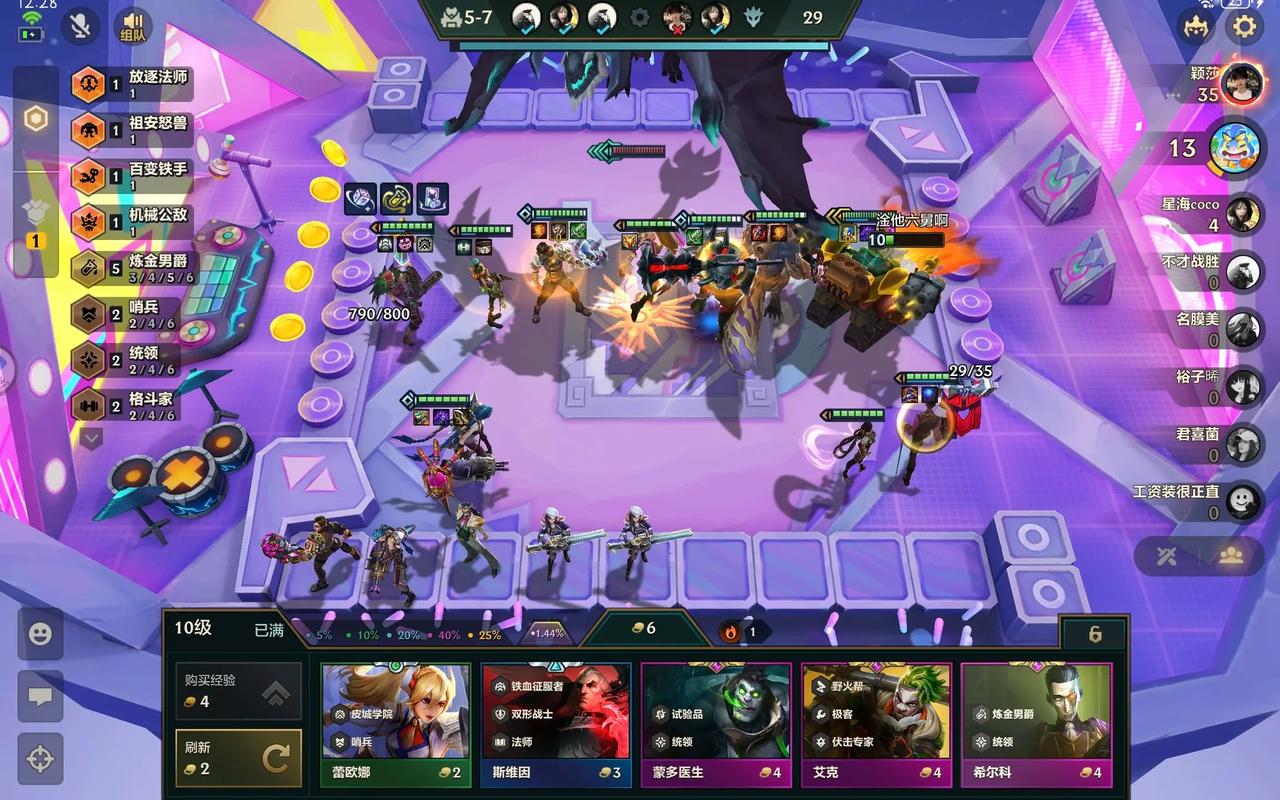Switch to the crossed swords combat tab

pos(1165,556)
